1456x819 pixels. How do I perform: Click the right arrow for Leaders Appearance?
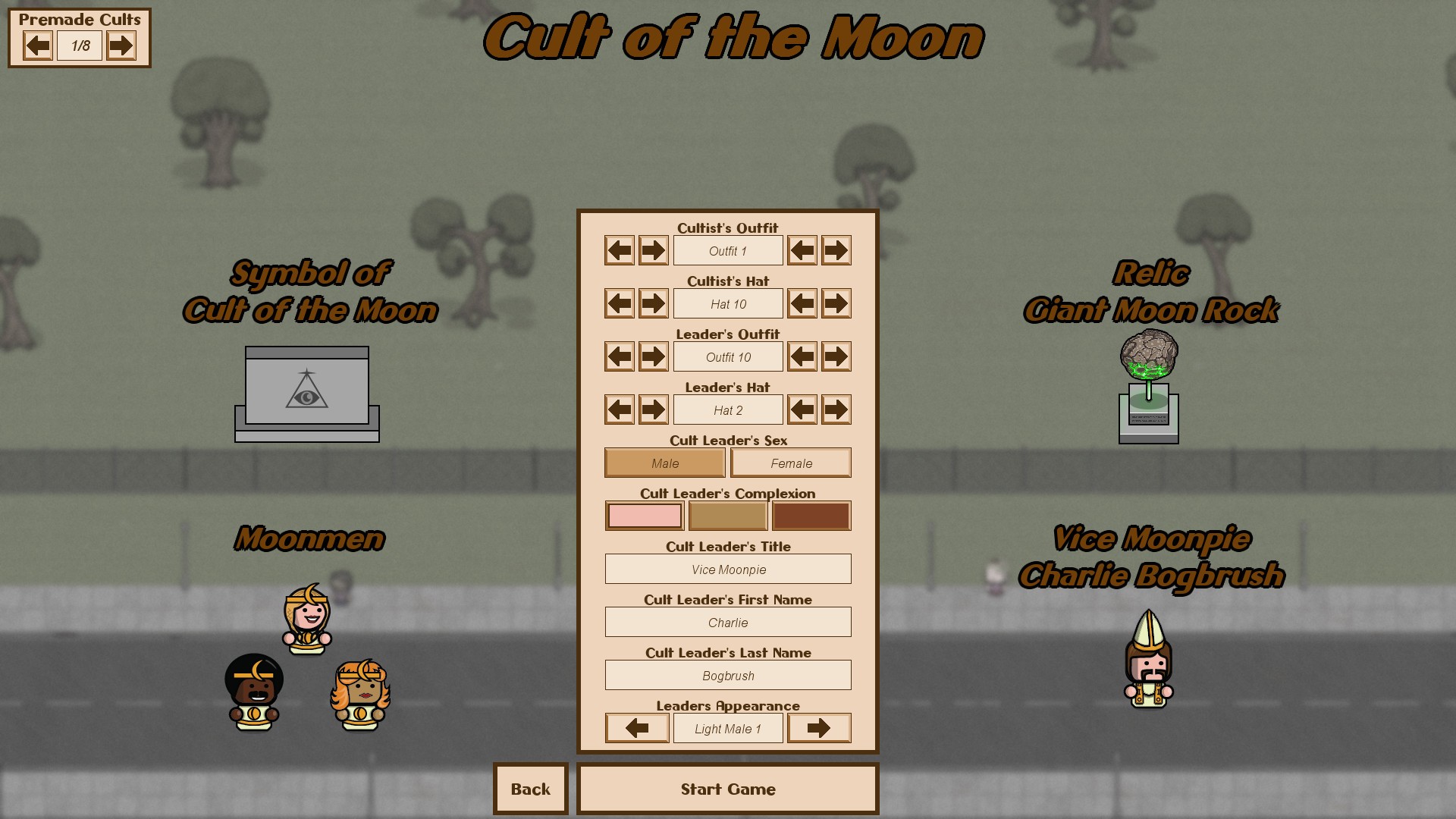[x=819, y=727]
